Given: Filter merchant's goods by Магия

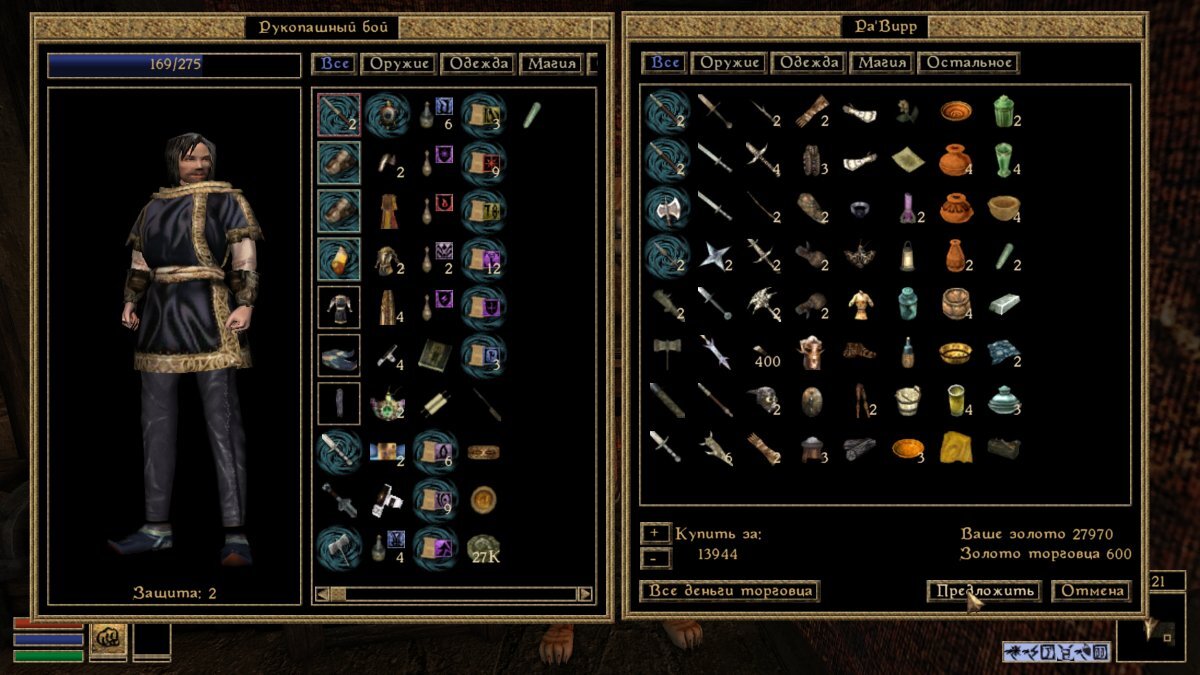Looking at the screenshot, I should (x=882, y=63).
